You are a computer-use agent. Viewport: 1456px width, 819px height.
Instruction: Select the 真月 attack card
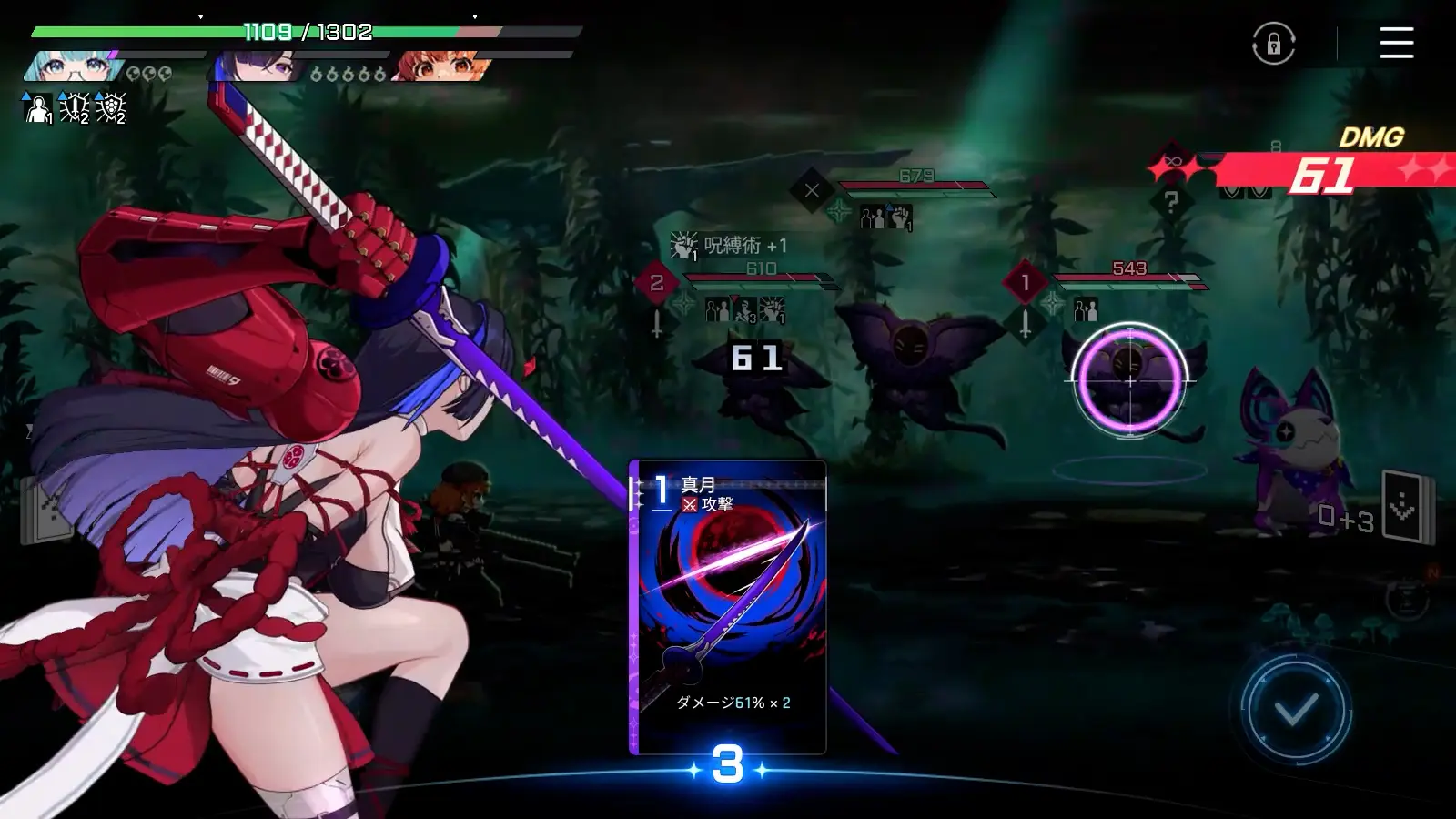[728, 607]
